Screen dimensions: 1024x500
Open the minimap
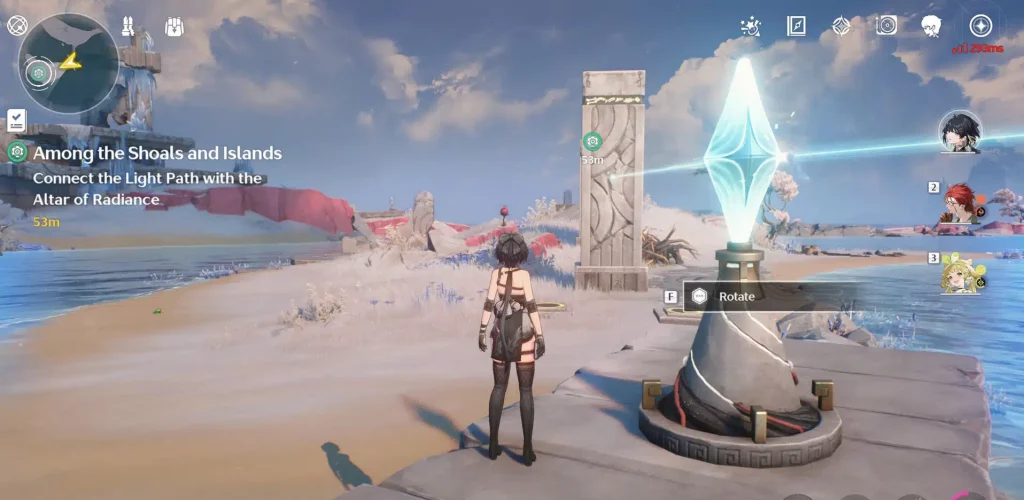[x=68, y=62]
